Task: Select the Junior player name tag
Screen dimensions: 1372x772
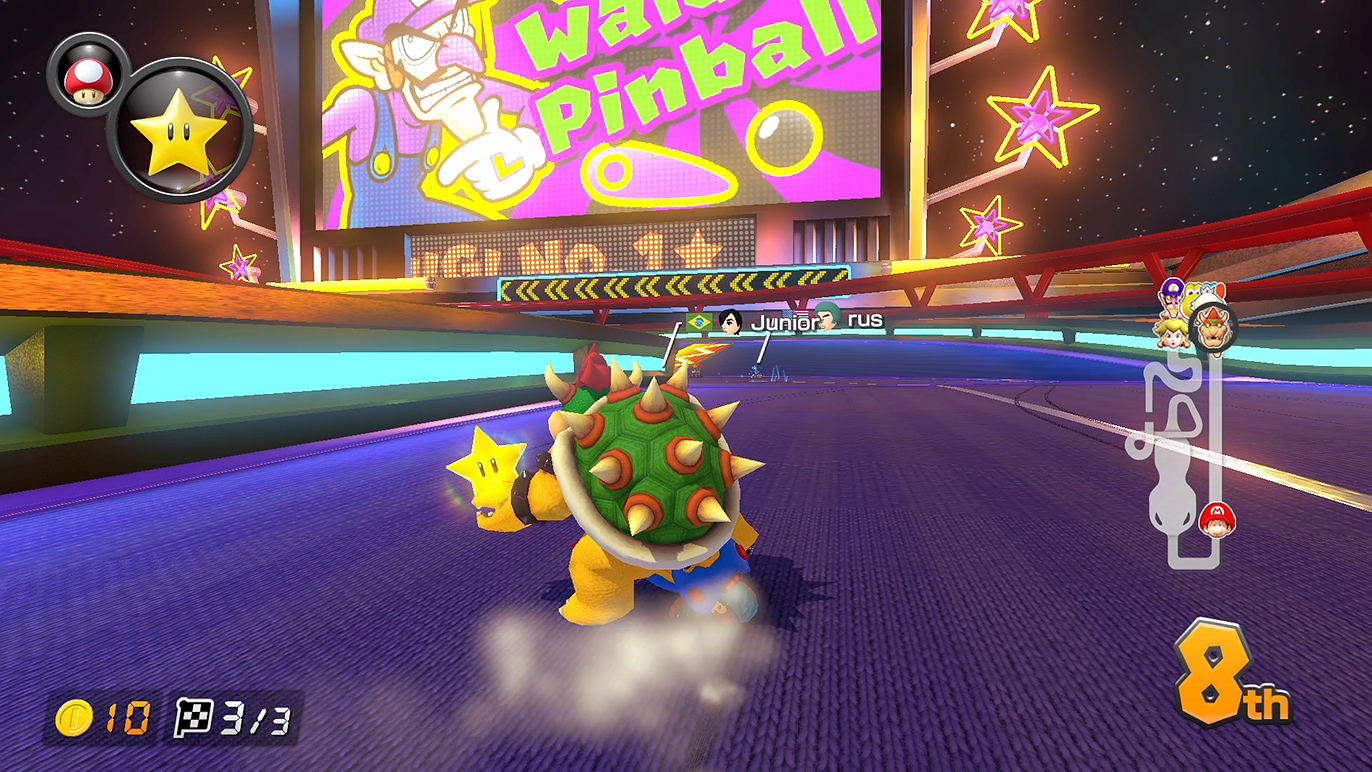Action: pos(783,321)
